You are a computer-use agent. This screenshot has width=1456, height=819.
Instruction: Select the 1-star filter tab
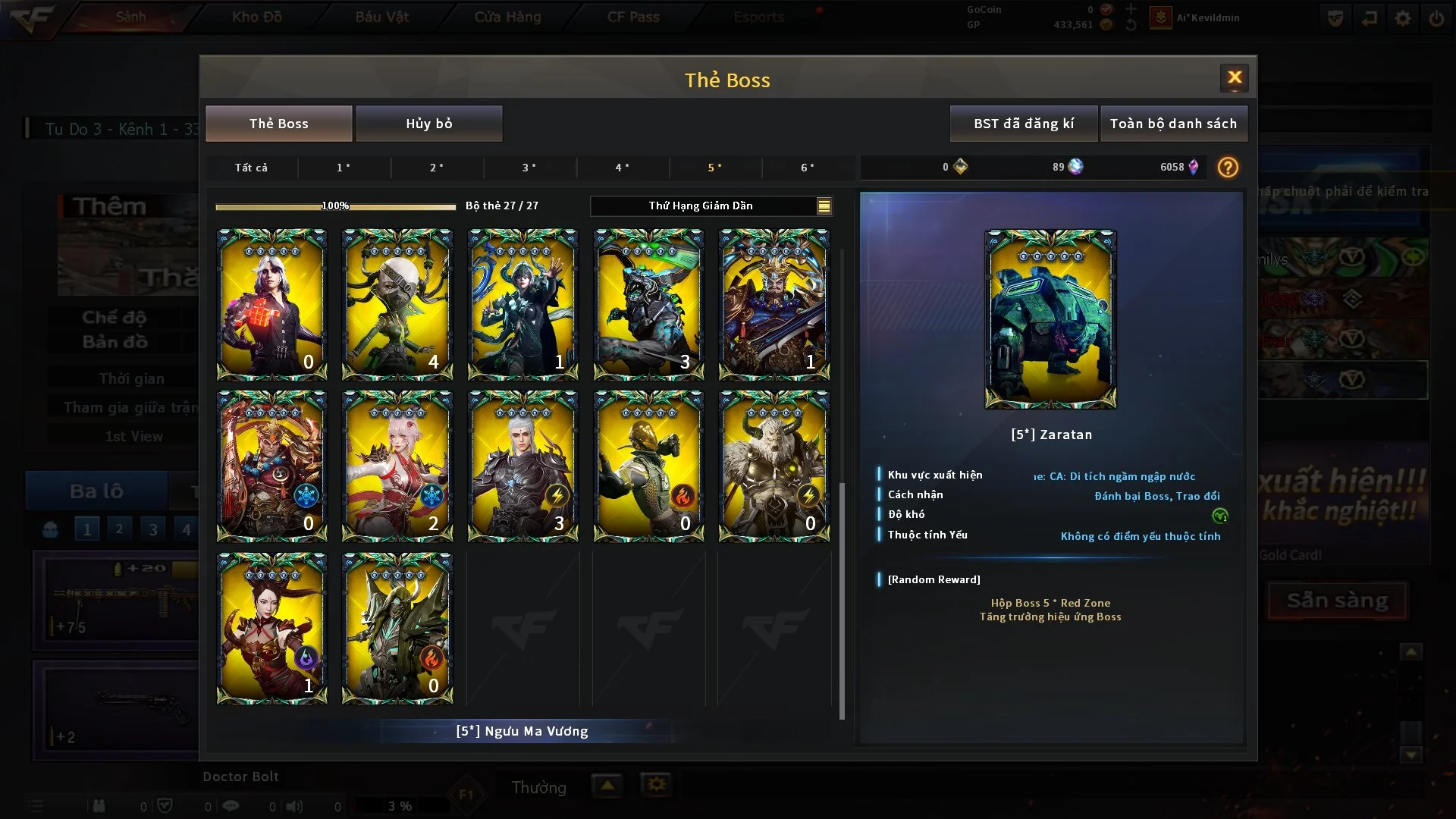(344, 168)
